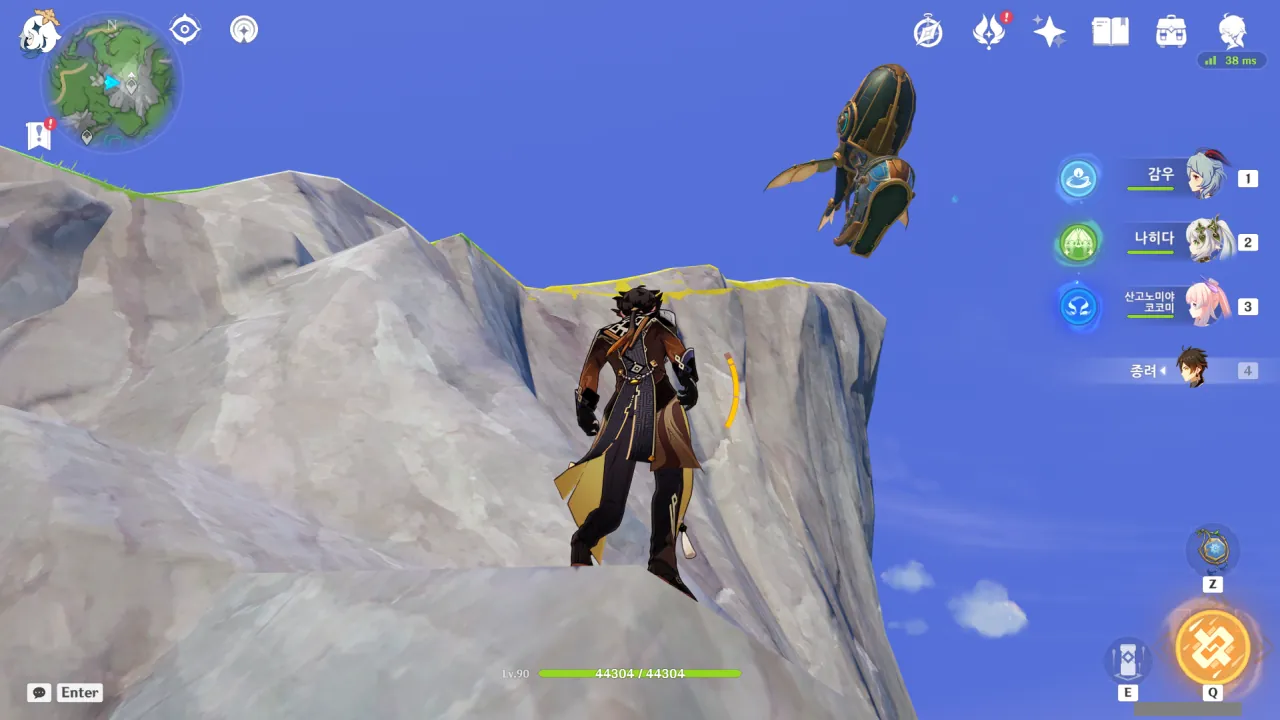Screen dimensions: 1280x720
Task: Open the inventory backpack icon
Action: (x=1171, y=32)
